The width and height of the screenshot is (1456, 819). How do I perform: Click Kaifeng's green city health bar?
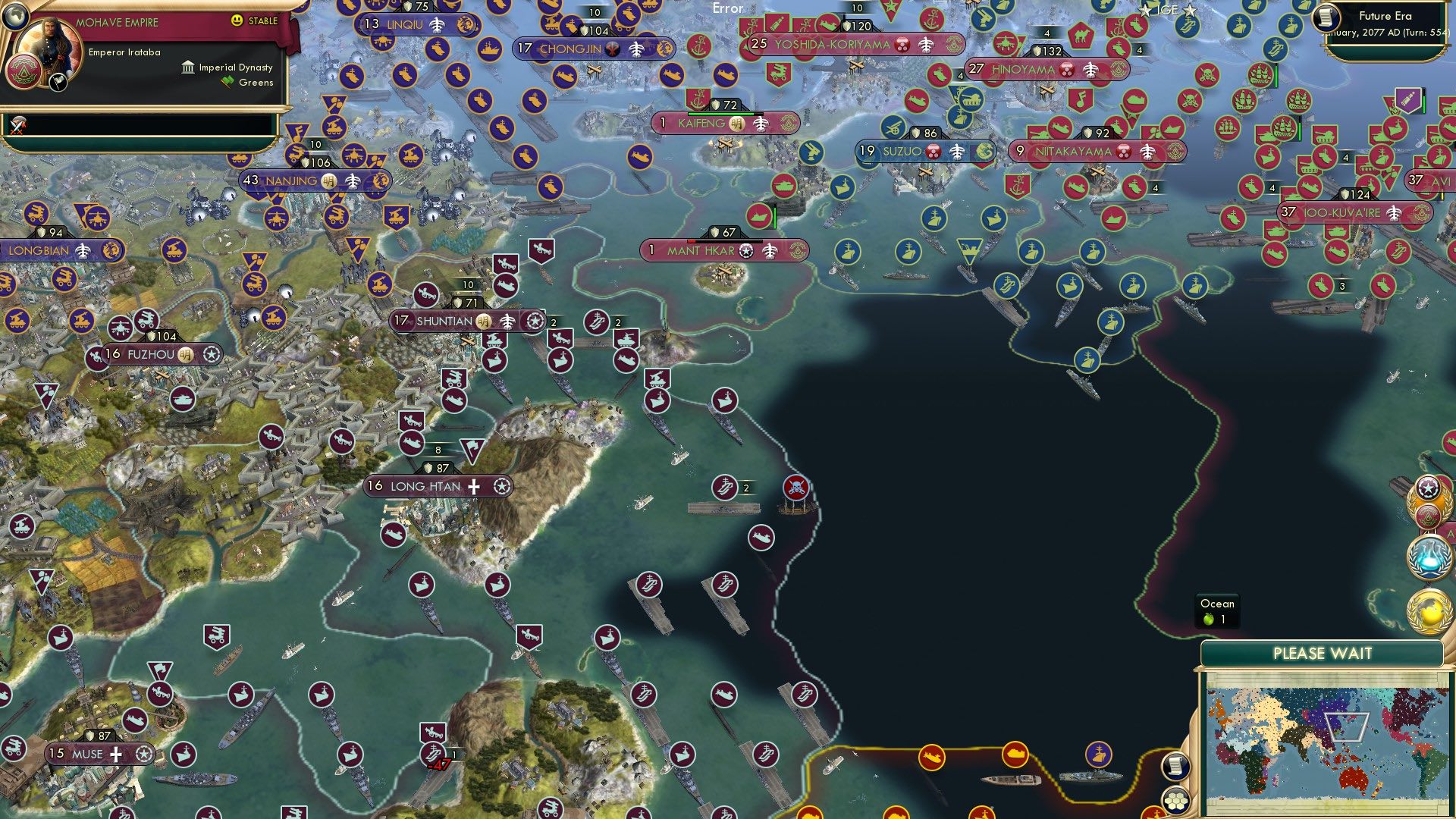click(720, 114)
